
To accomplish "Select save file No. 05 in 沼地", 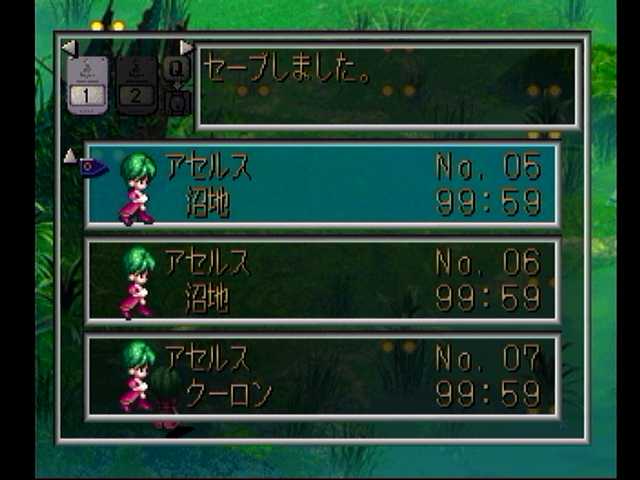I will (x=322, y=185).
